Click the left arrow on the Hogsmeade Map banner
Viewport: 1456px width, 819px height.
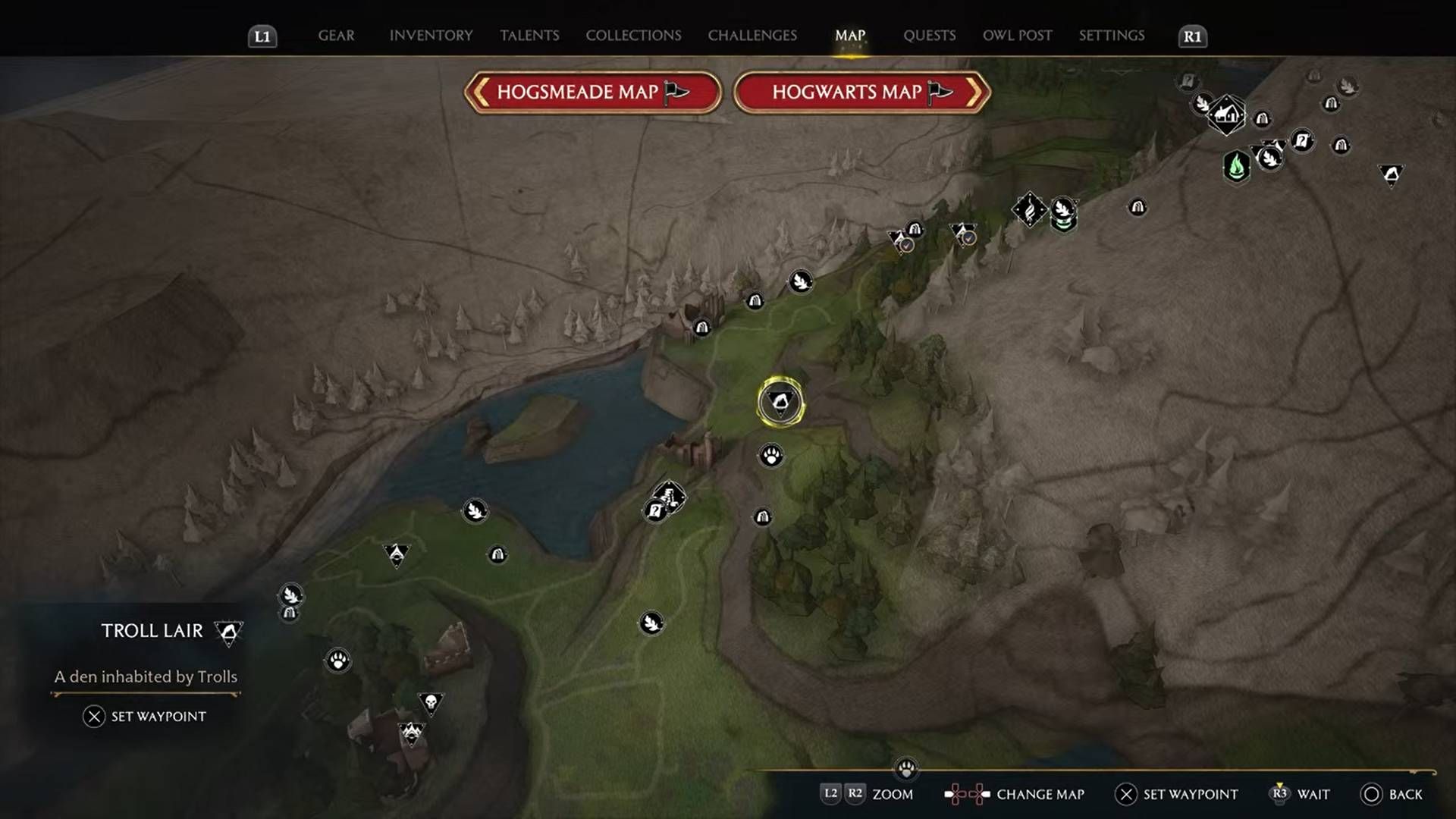(480, 92)
